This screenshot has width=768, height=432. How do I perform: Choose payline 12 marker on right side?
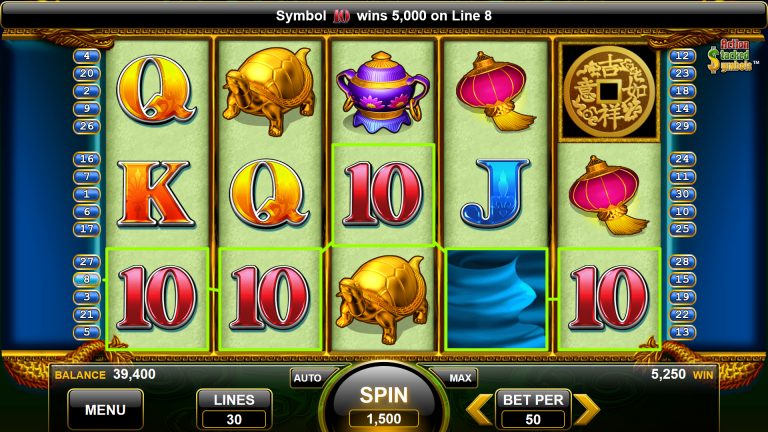[x=684, y=56]
